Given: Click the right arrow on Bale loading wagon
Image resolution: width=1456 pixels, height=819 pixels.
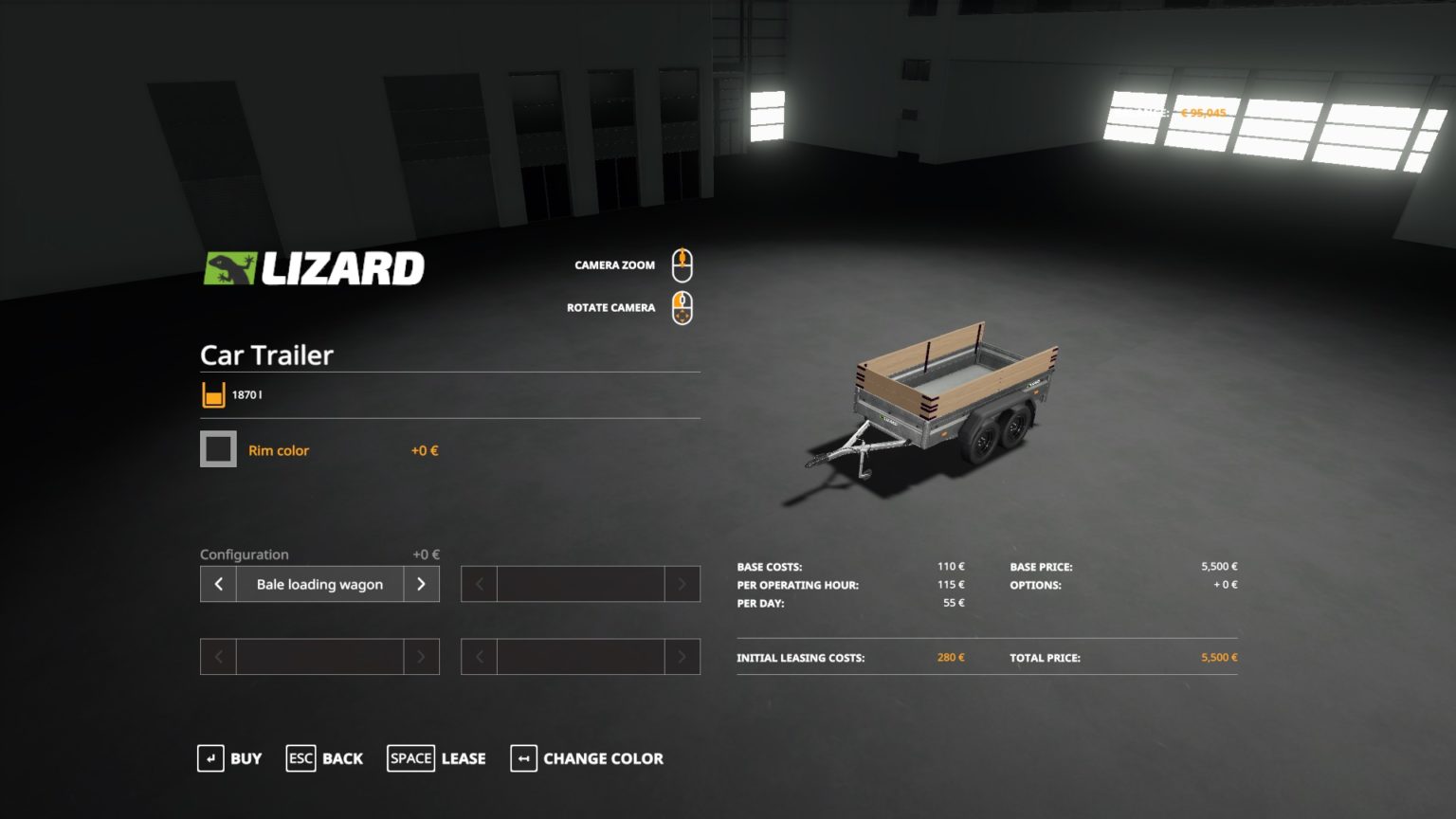Looking at the screenshot, I should coord(421,584).
